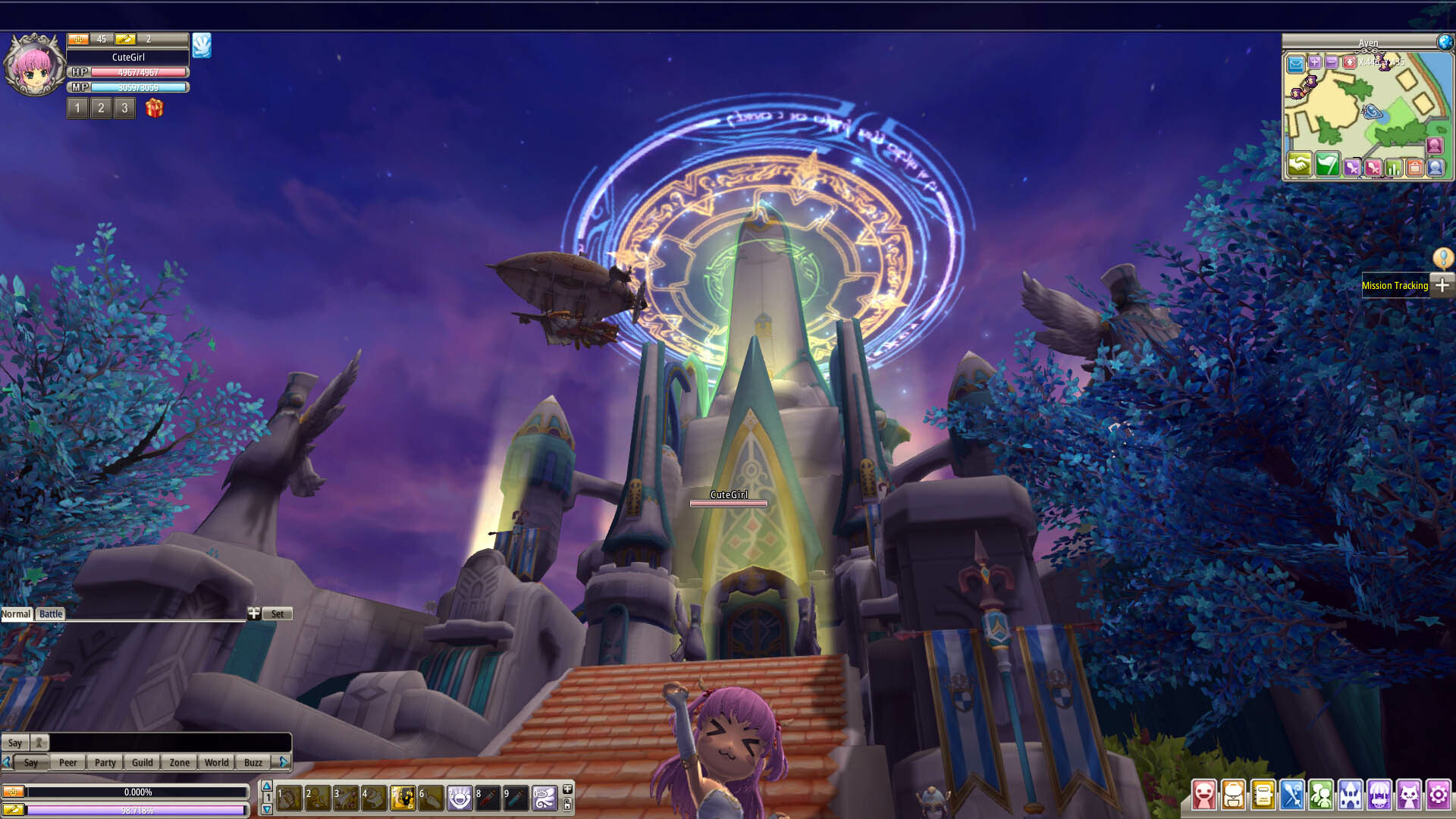Open the mail icon on the minimap
The width and height of the screenshot is (1456, 819).
point(1295,63)
